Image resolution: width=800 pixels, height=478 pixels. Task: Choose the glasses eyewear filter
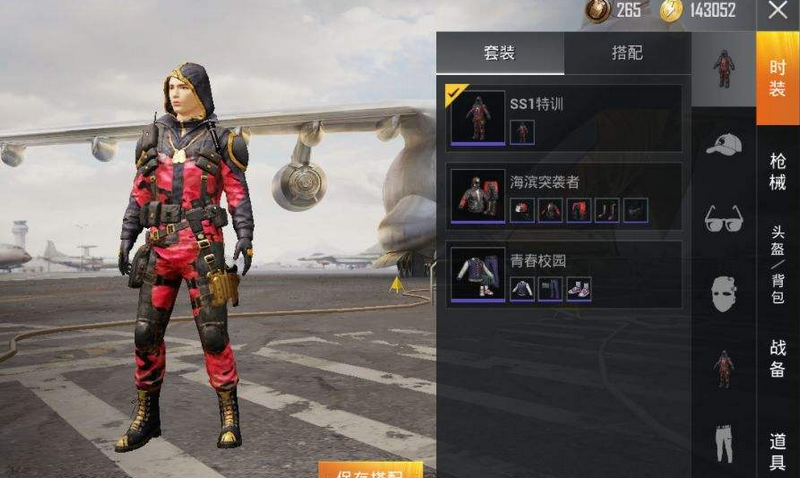coord(723,218)
